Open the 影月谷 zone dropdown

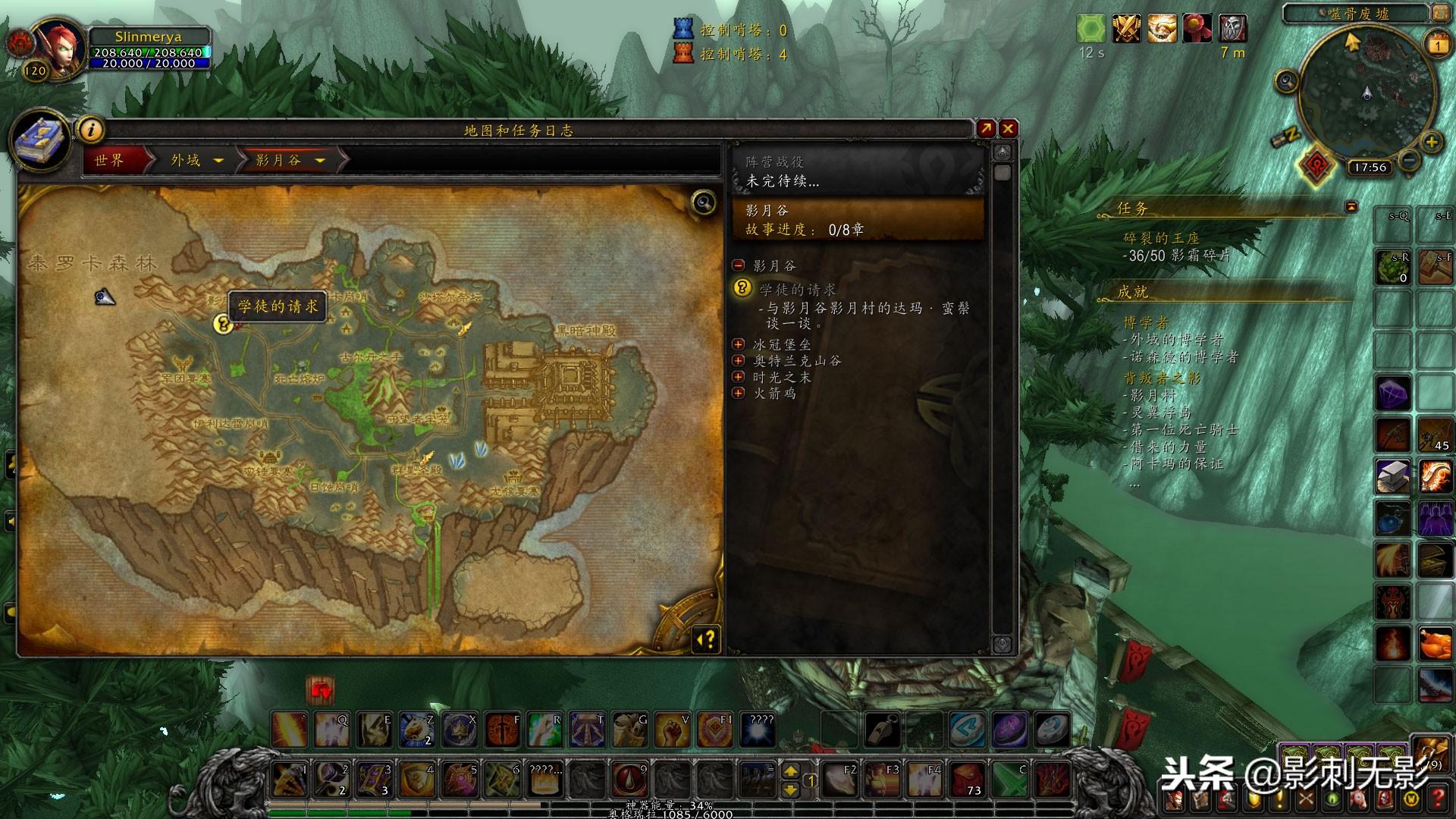point(320,161)
